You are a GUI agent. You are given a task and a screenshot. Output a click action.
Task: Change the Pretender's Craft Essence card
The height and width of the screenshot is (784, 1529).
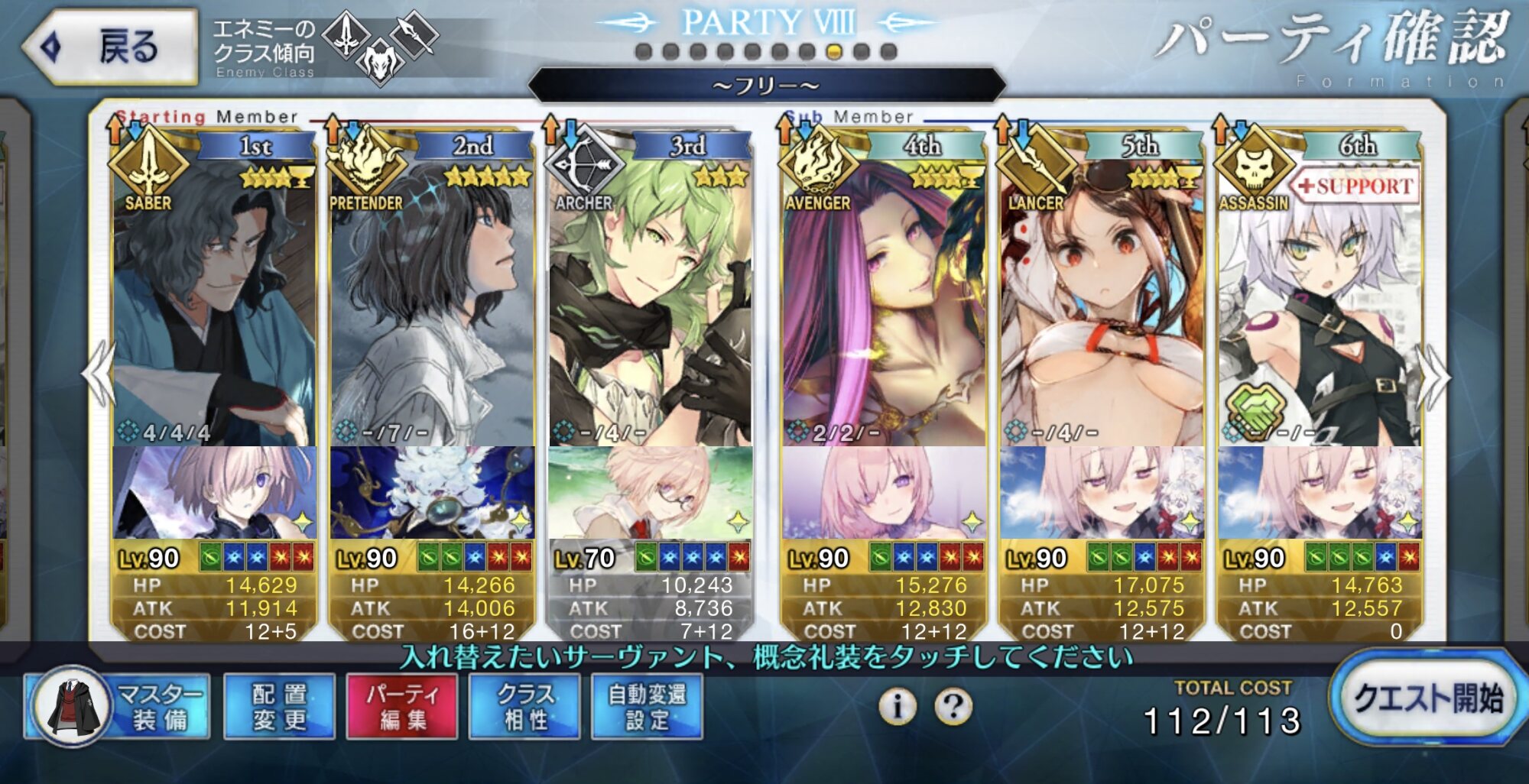coord(432,493)
